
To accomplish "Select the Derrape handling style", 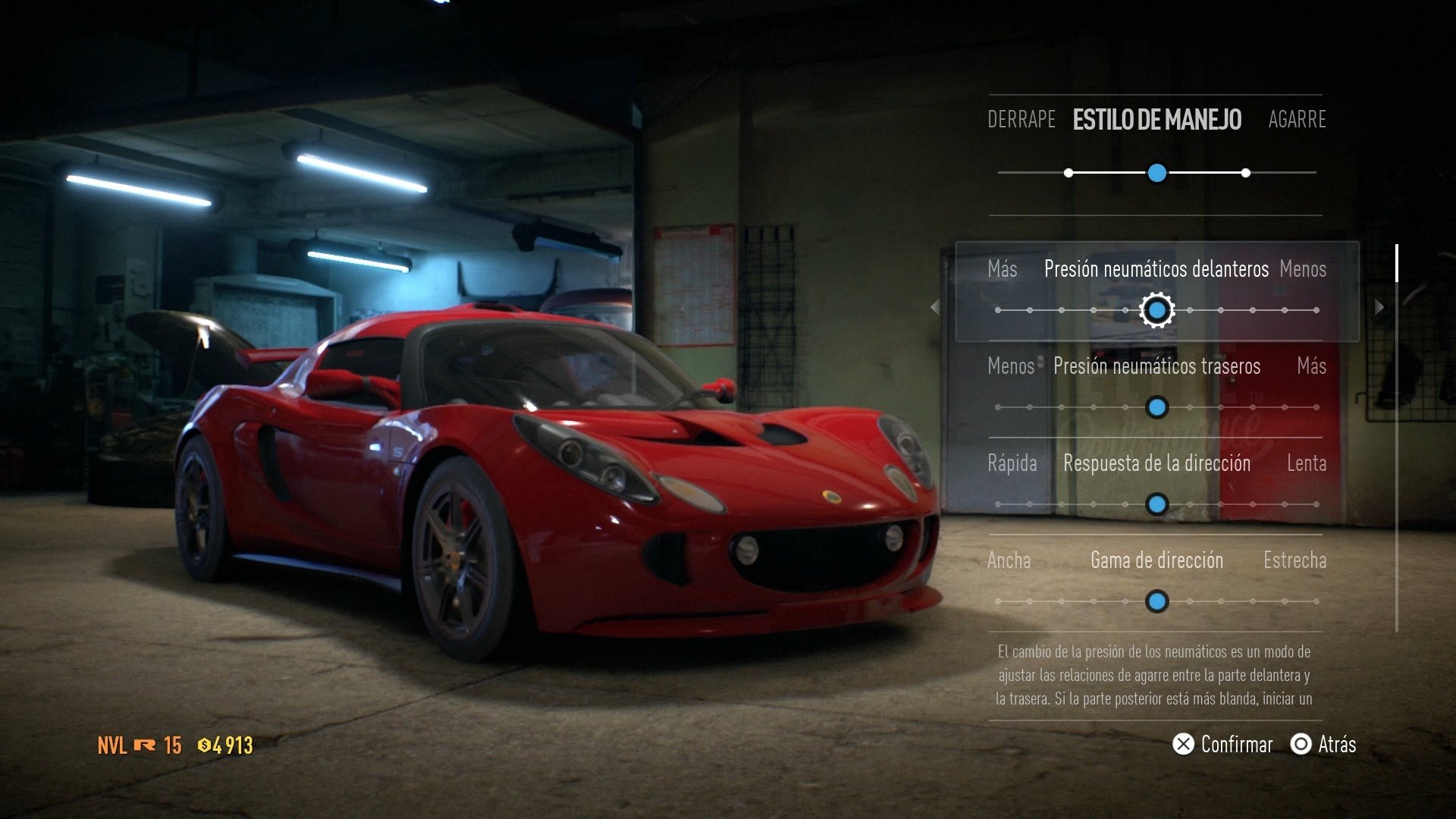I will [1021, 120].
